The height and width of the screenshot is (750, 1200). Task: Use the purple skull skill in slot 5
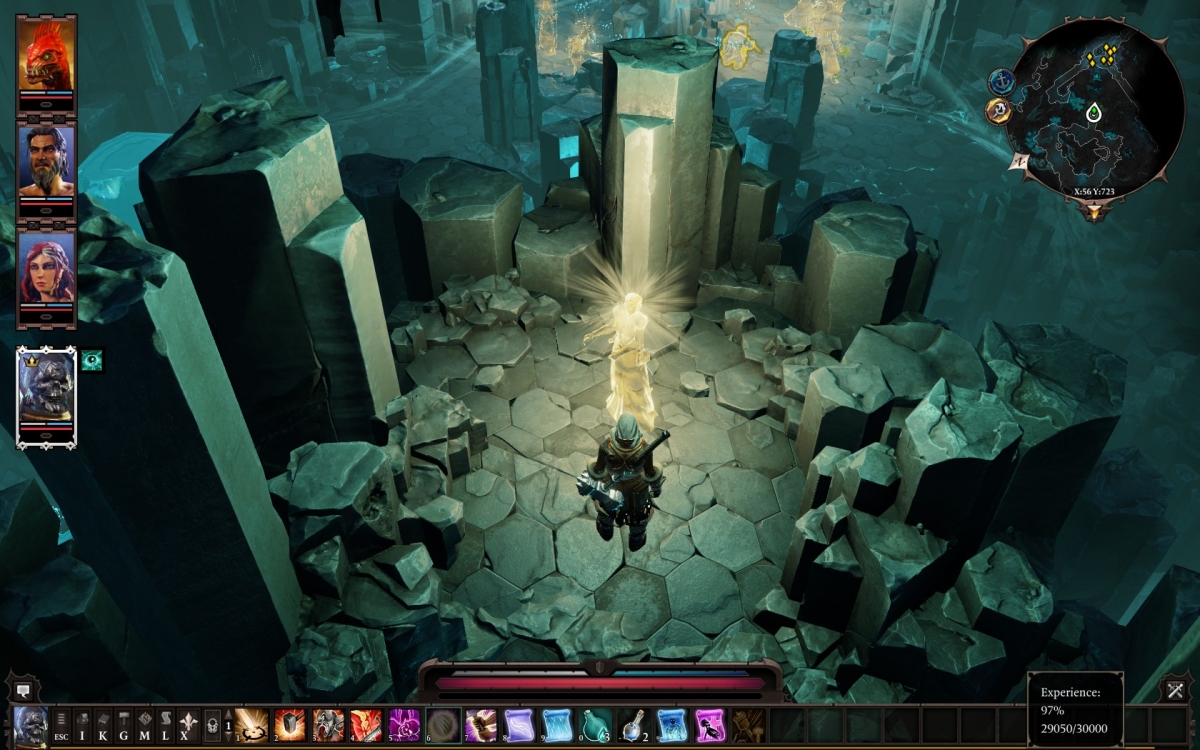pyautogui.click(x=404, y=724)
